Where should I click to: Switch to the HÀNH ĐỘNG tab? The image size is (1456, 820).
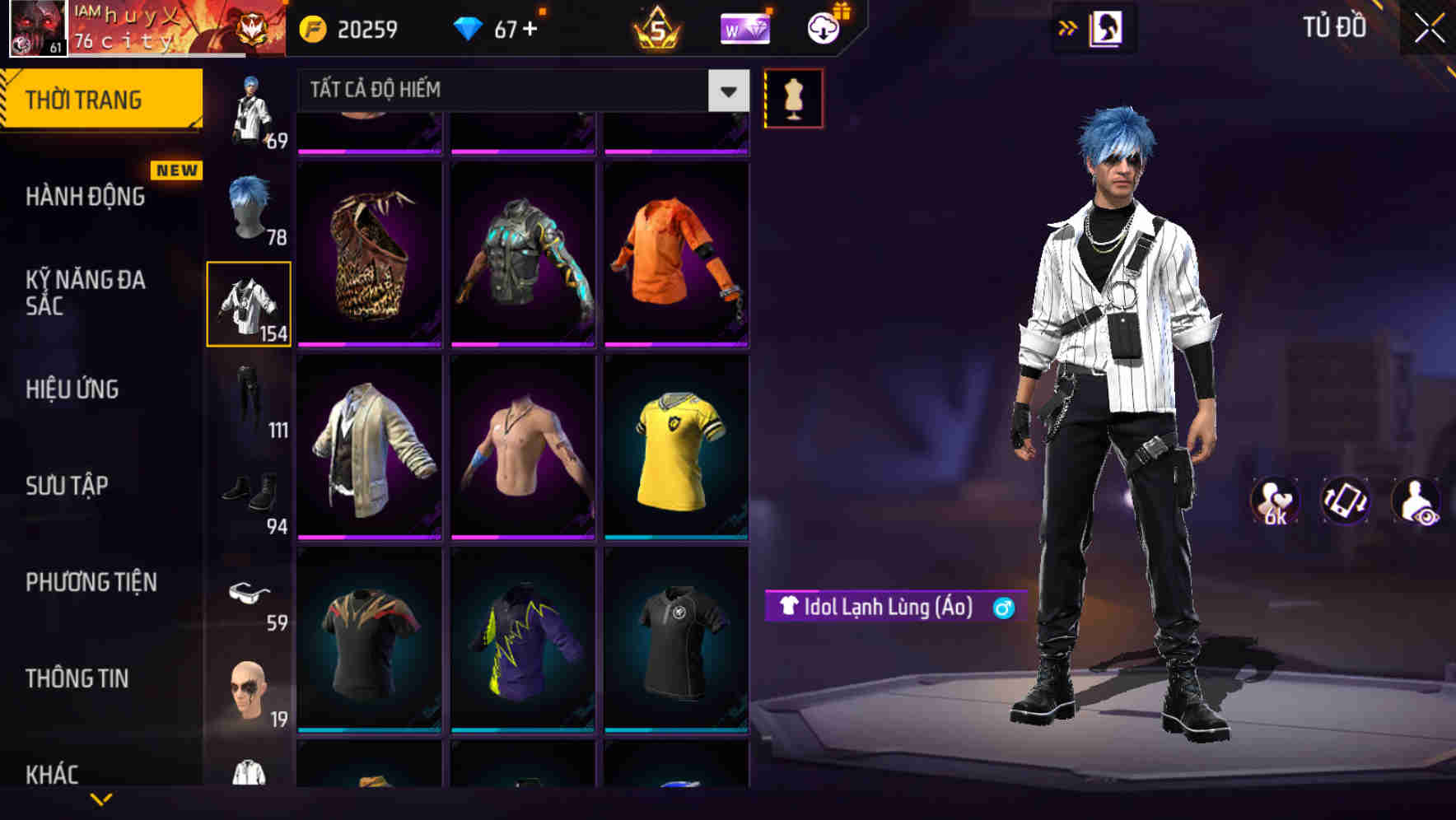pyautogui.click(x=85, y=196)
